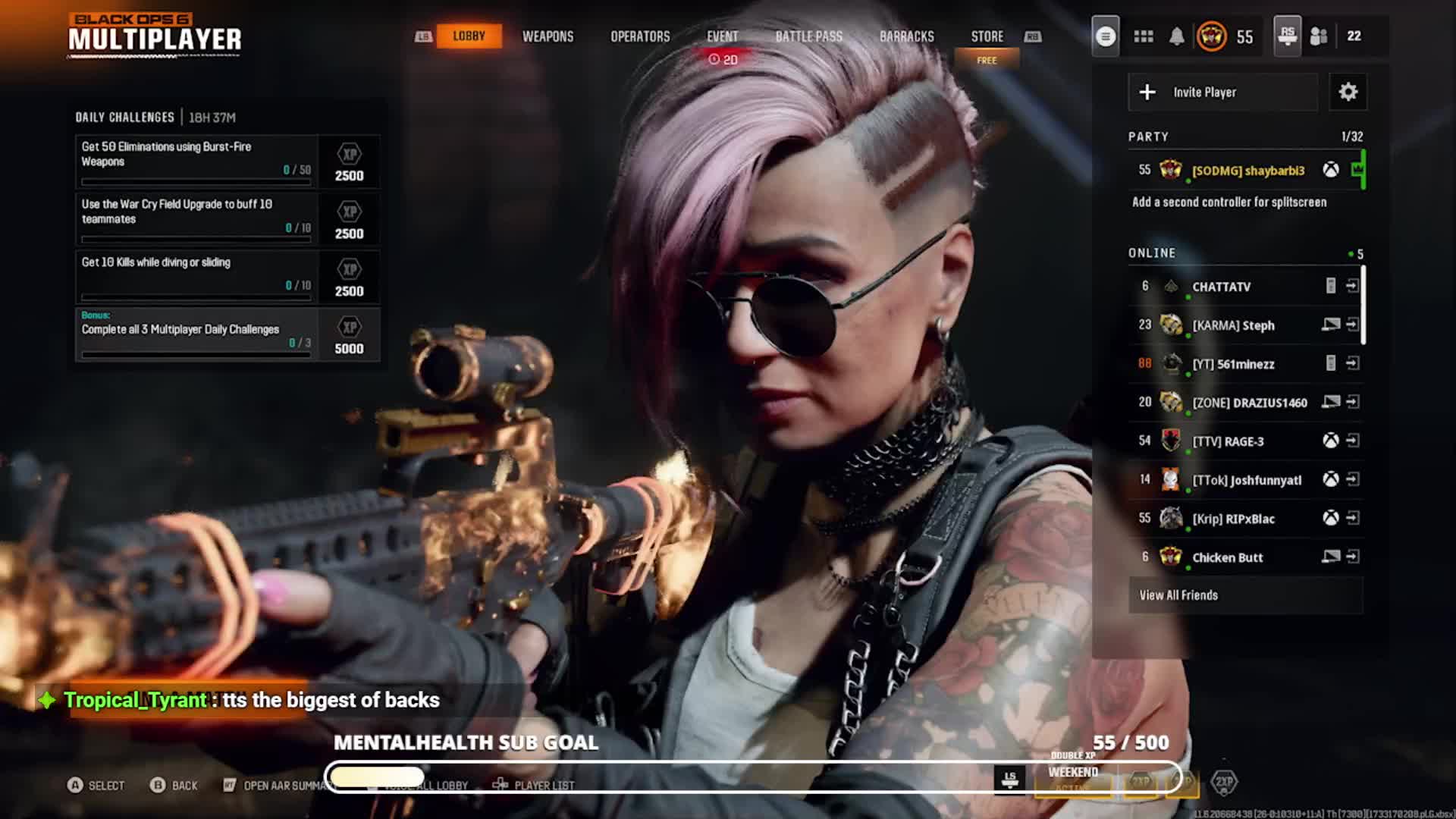Click the join arrow beside [KARMA] Steph
The width and height of the screenshot is (1456, 819).
(x=1354, y=325)
